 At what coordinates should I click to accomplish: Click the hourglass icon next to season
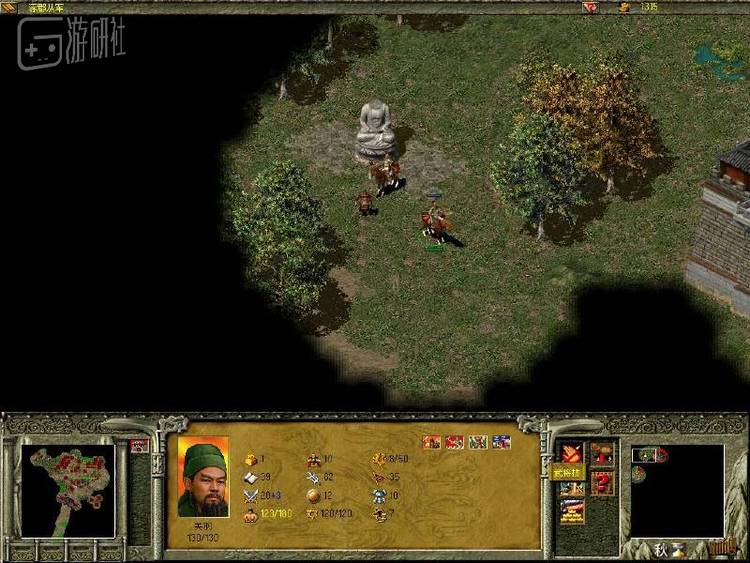pos(680,548)
